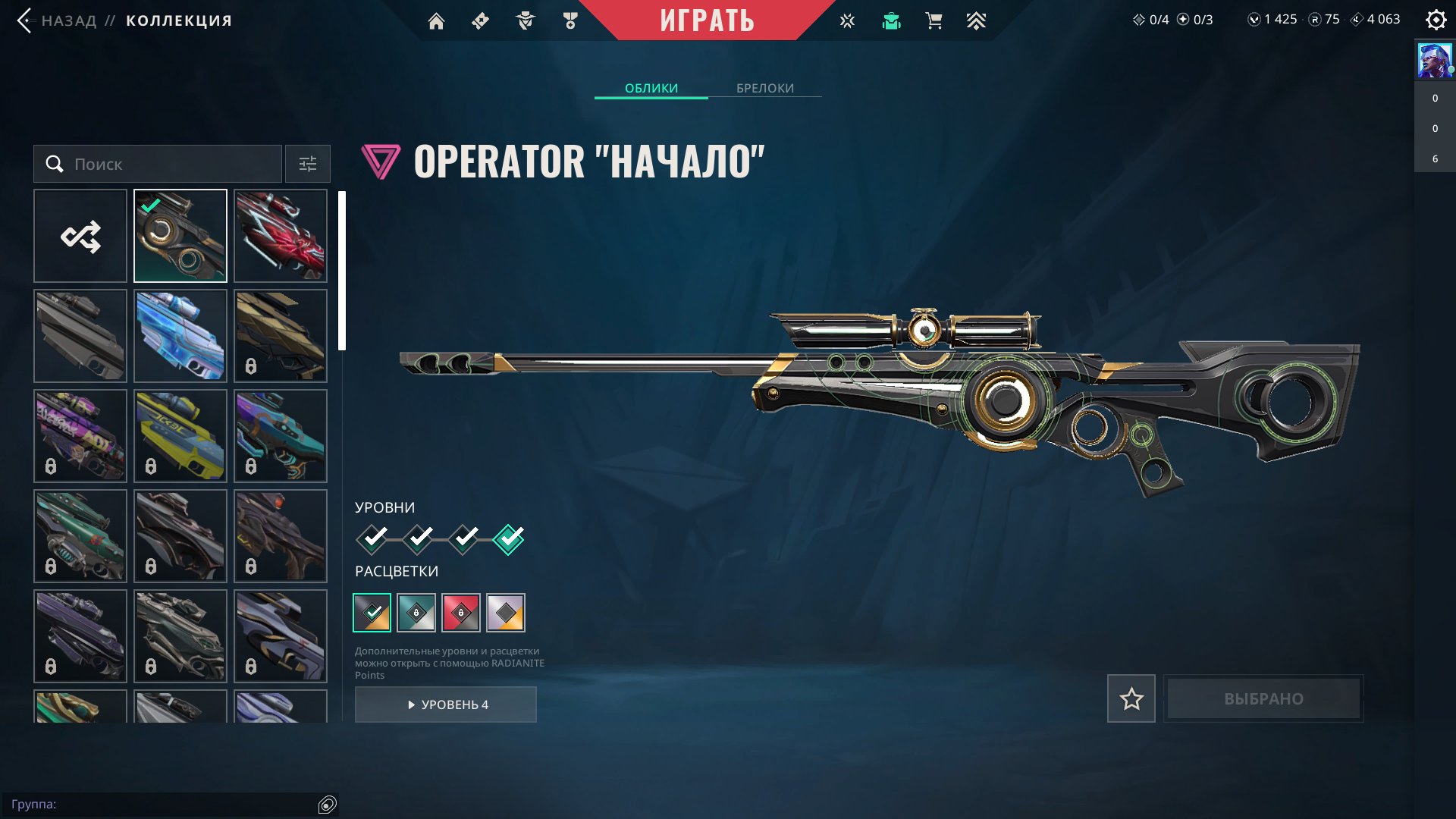Open the Home screen icon

436,20
